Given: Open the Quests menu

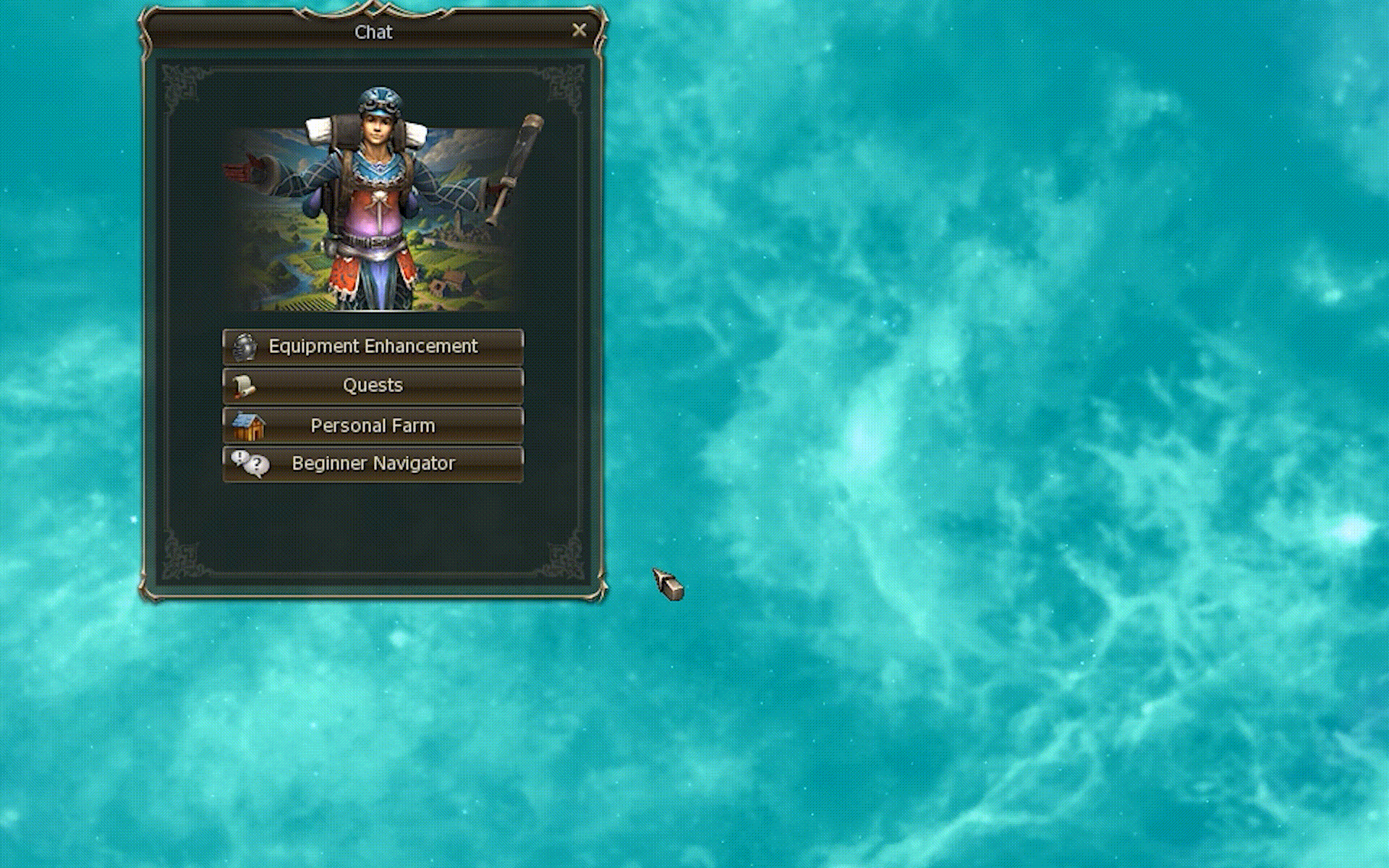Looking at the screenshot, I should coord(373,386).
